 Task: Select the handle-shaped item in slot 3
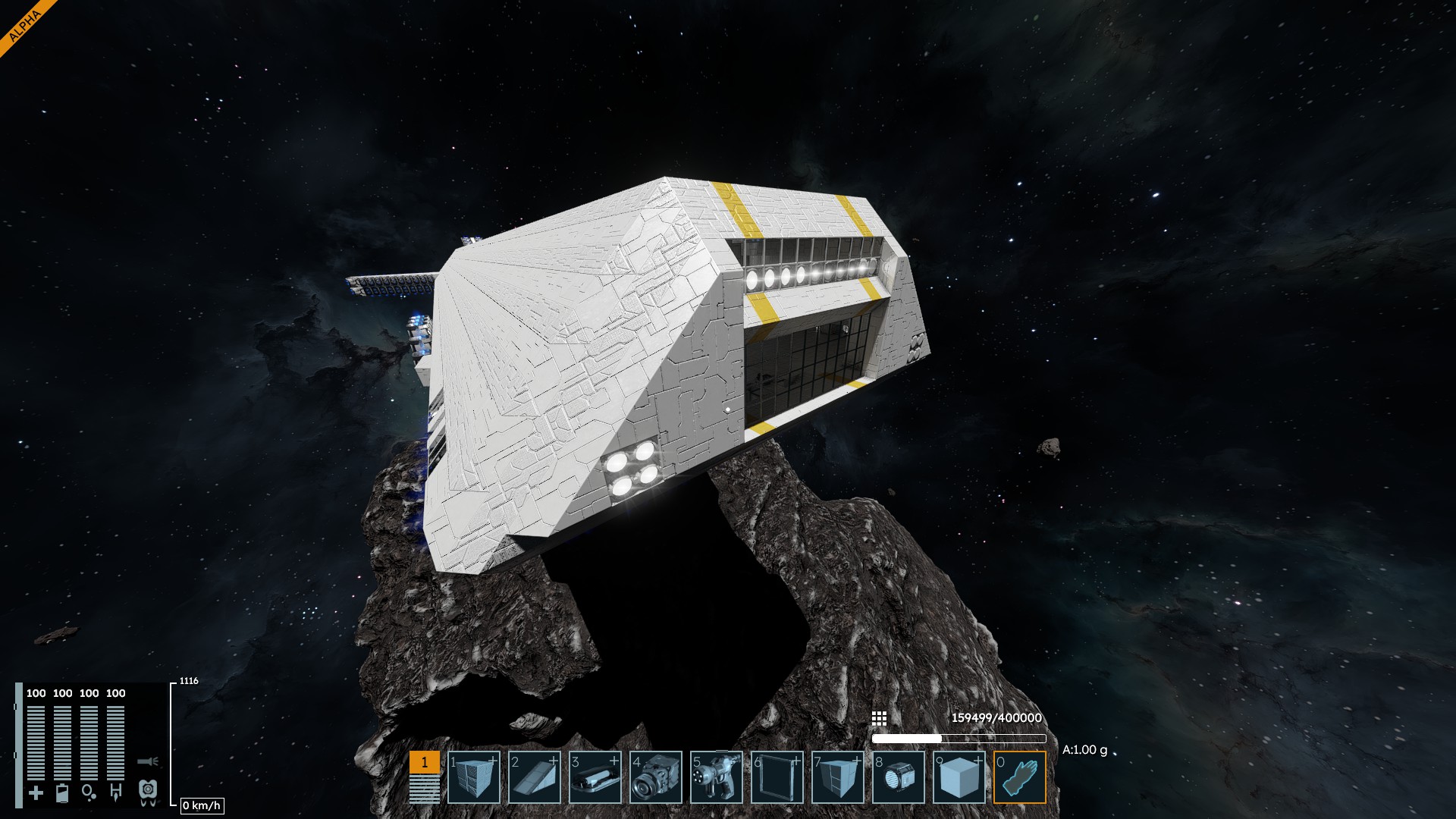pyautogui.click(x=595, y=777)
